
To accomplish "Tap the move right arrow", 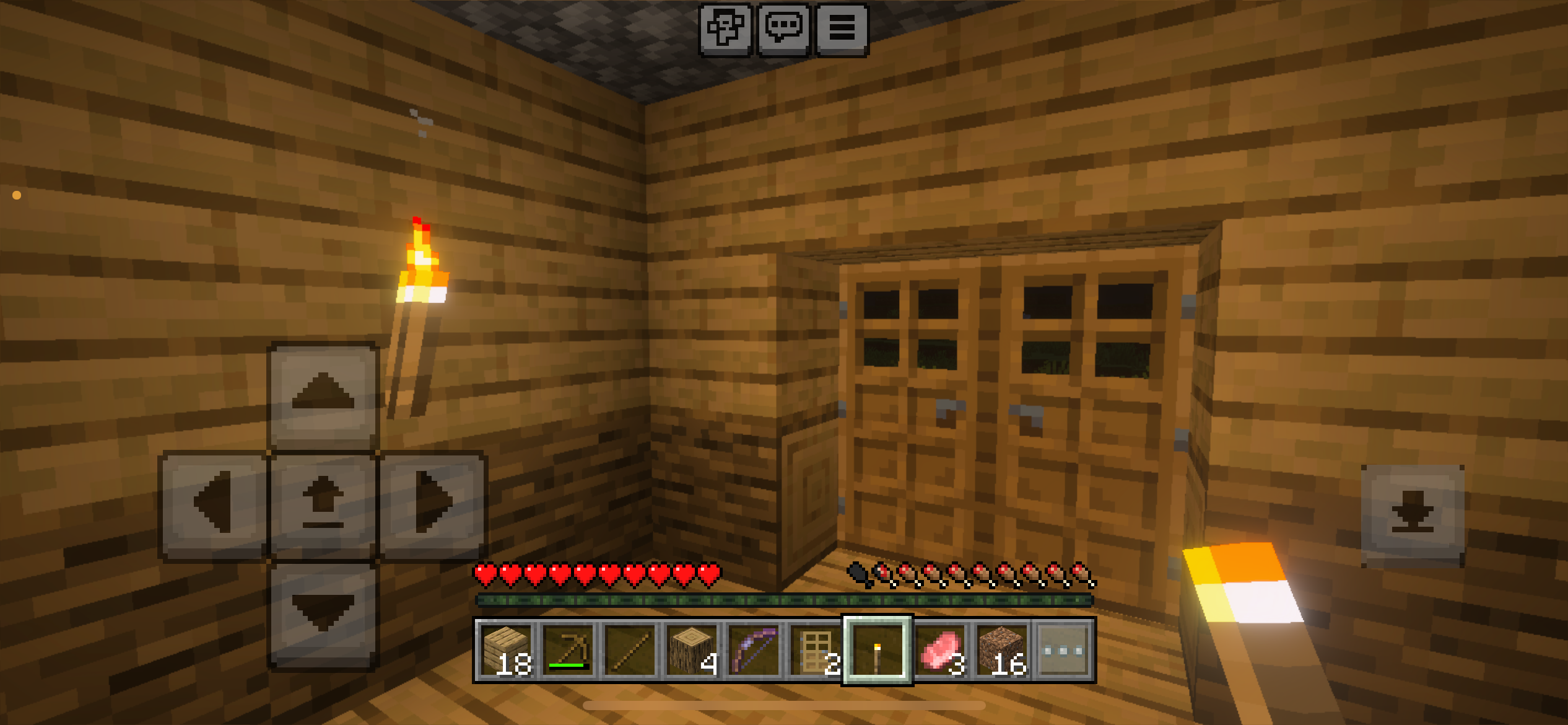I will pyautogui.click(x=432, y=504).
